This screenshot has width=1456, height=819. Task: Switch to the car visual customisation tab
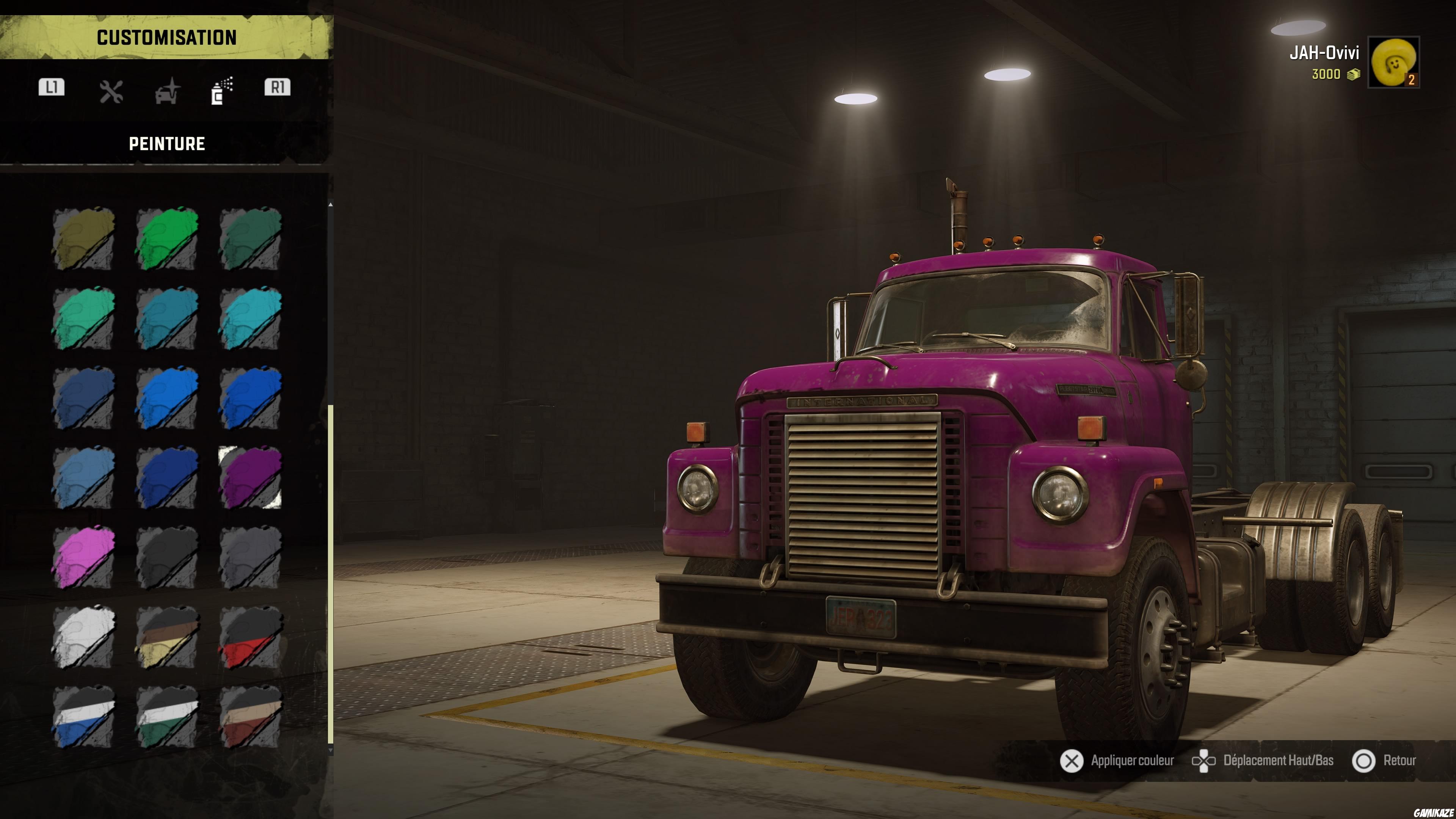point(167,91)
